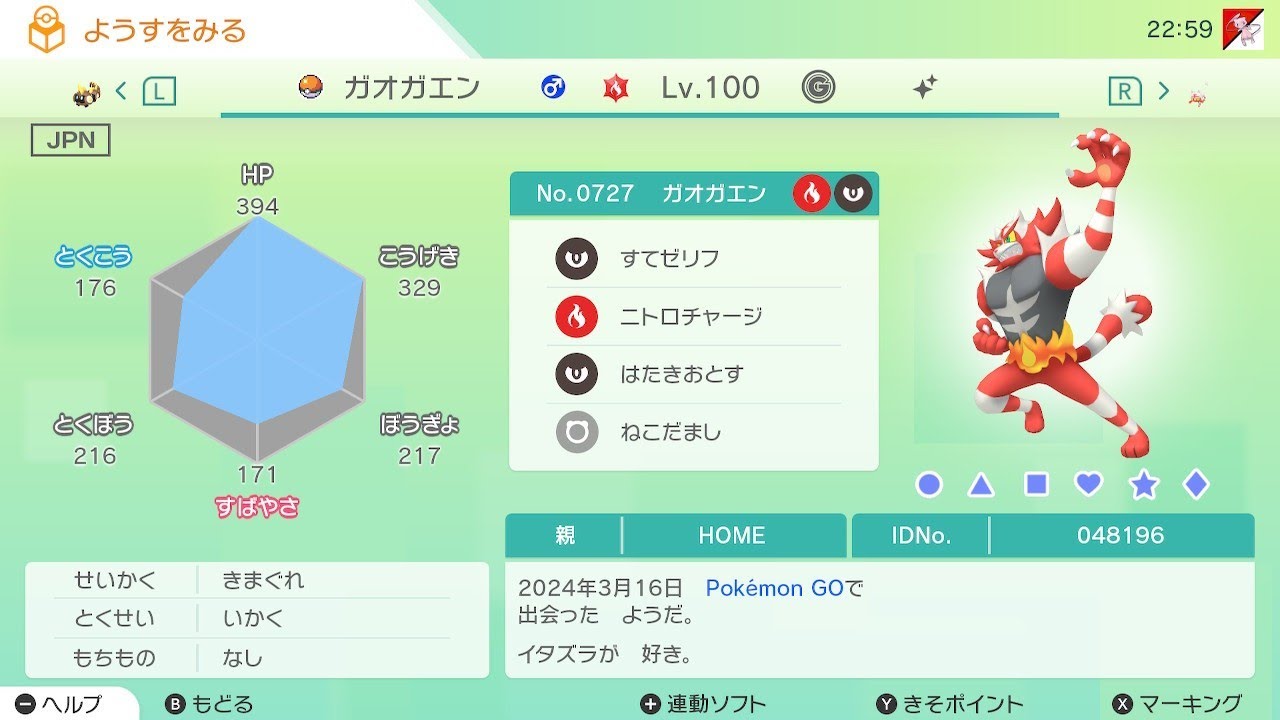Viewport: 1280px width, 720px height.
Task: Click the Dark-type icon next to すてゼリフ
Action: pyautogui.click(x=575, y=258)
